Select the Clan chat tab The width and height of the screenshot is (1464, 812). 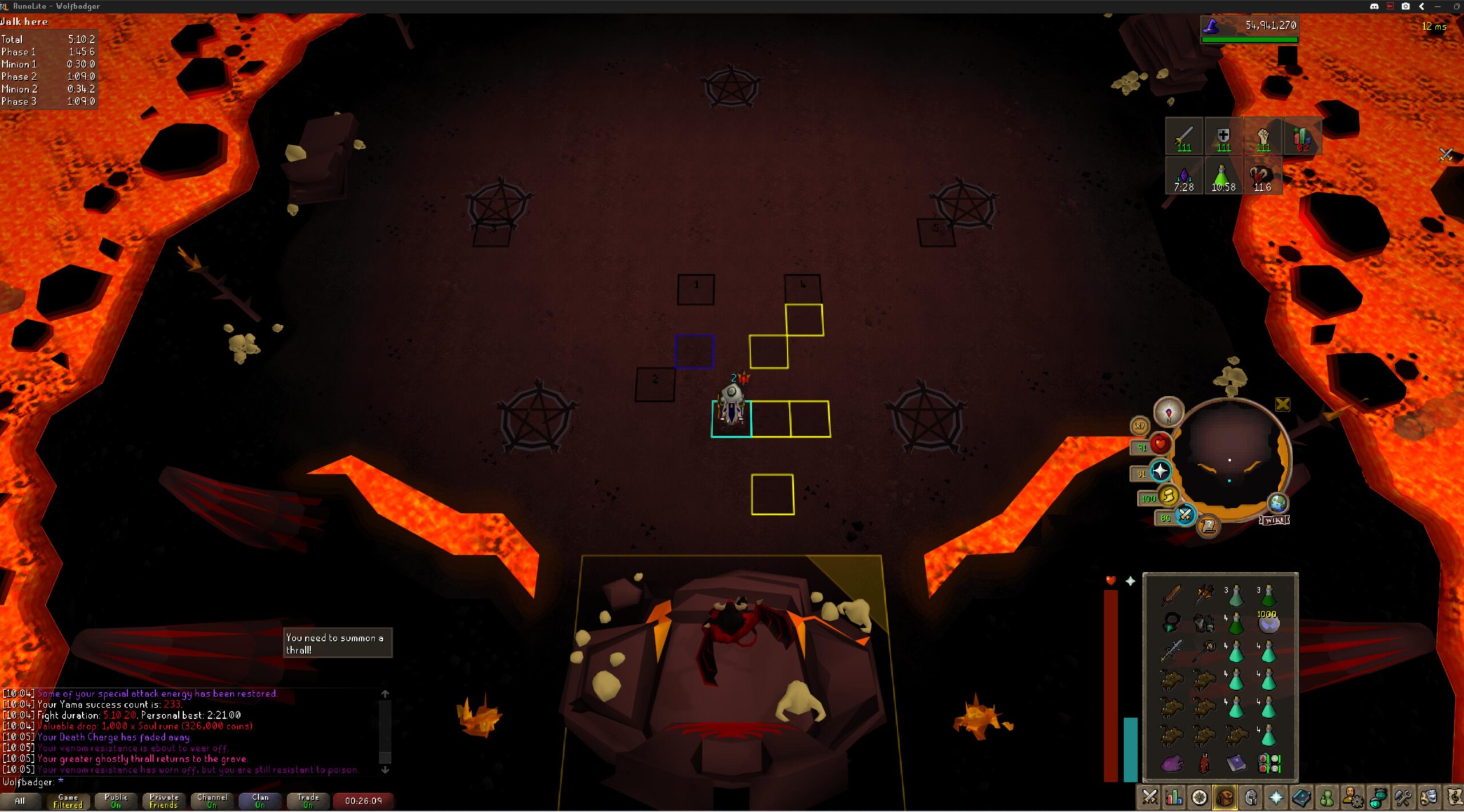[260, 801]
